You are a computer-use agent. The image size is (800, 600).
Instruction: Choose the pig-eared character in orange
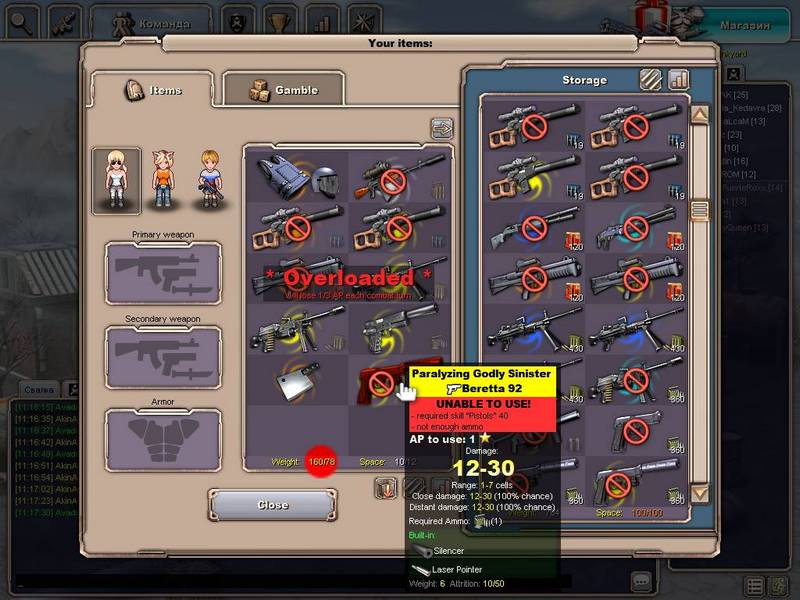pos(163,180)
